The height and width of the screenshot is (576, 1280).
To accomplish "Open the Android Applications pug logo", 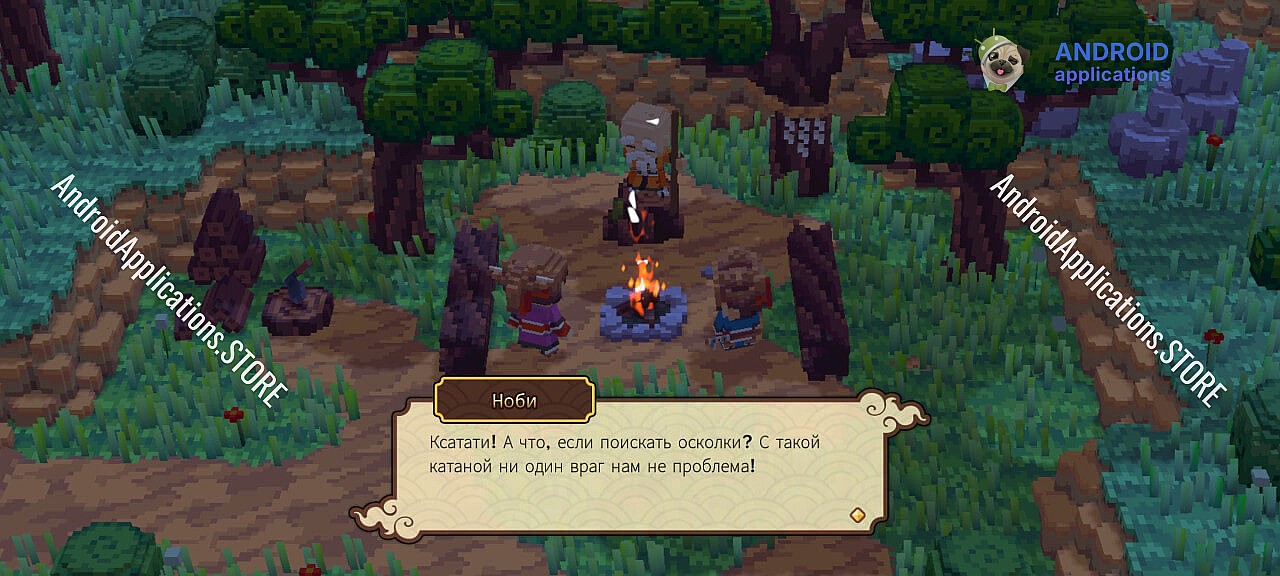I will [999, 63].
